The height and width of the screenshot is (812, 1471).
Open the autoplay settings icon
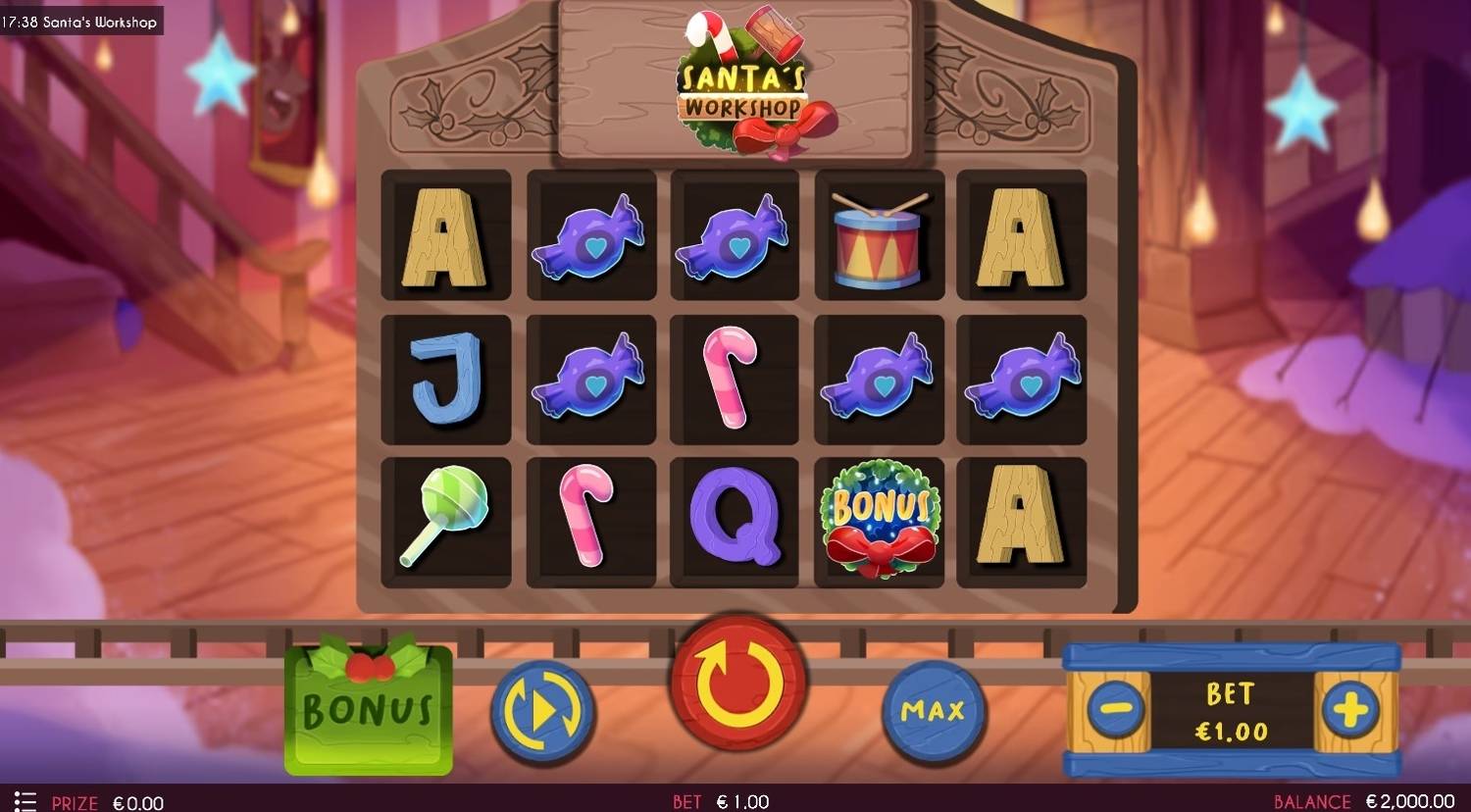(542, 709)
